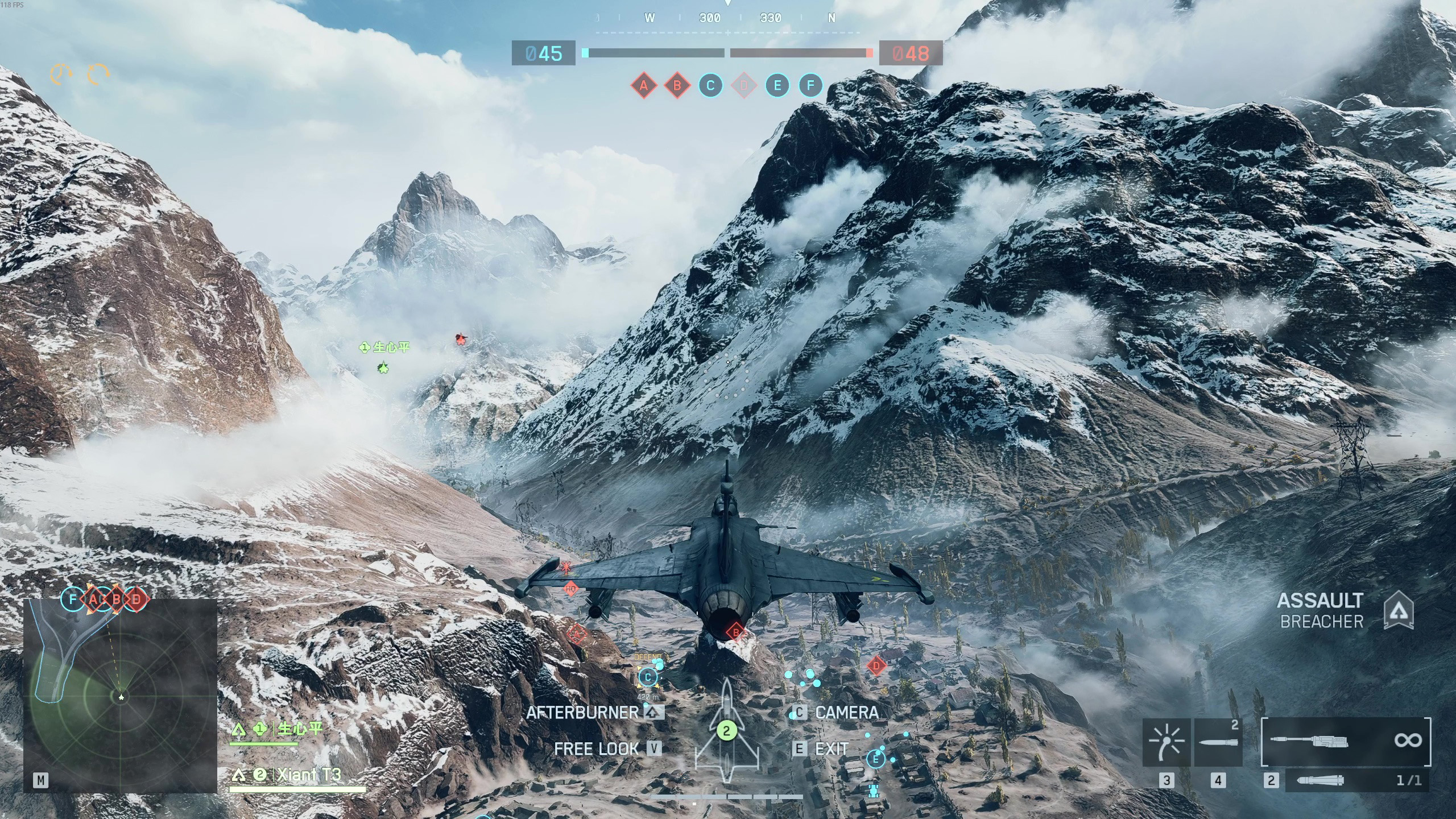The image size is (1456, 819).
Task: Select objective A in the top capture bar
Action: pyautogui.click(x=643, y=86)
